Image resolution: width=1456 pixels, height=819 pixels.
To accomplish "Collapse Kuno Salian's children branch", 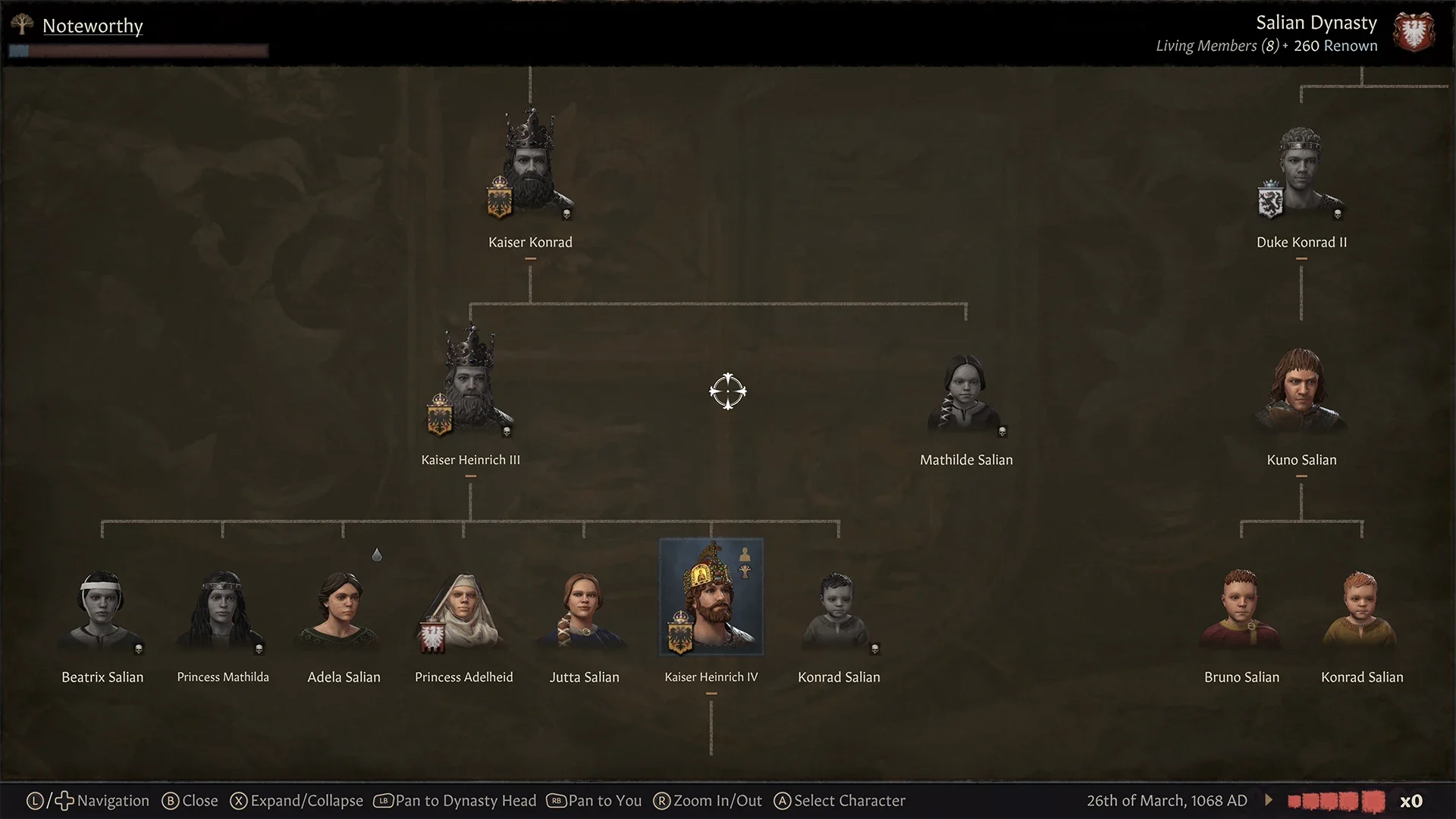I will tap(1301, 475).
